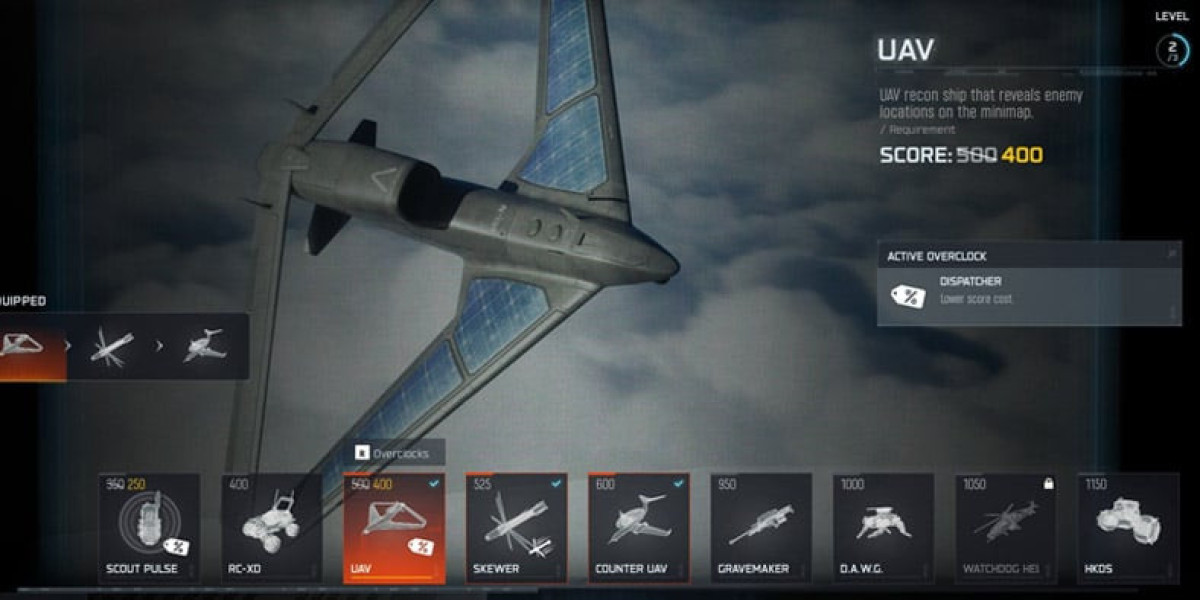Screen dimensions: 1200x600
Task: Select the equipped Skewer slot
Action: [112, 346]
